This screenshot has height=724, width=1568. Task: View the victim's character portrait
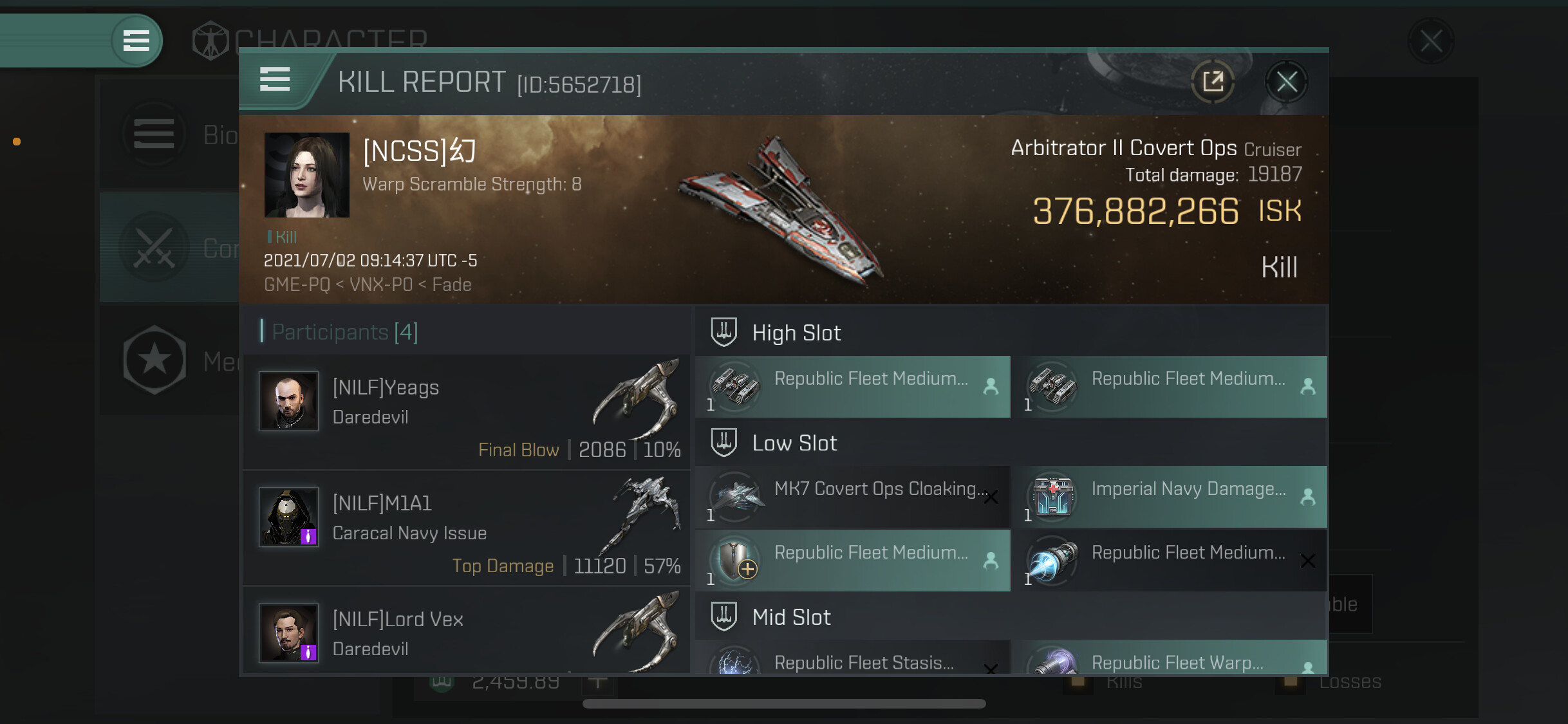pos(307,175)
